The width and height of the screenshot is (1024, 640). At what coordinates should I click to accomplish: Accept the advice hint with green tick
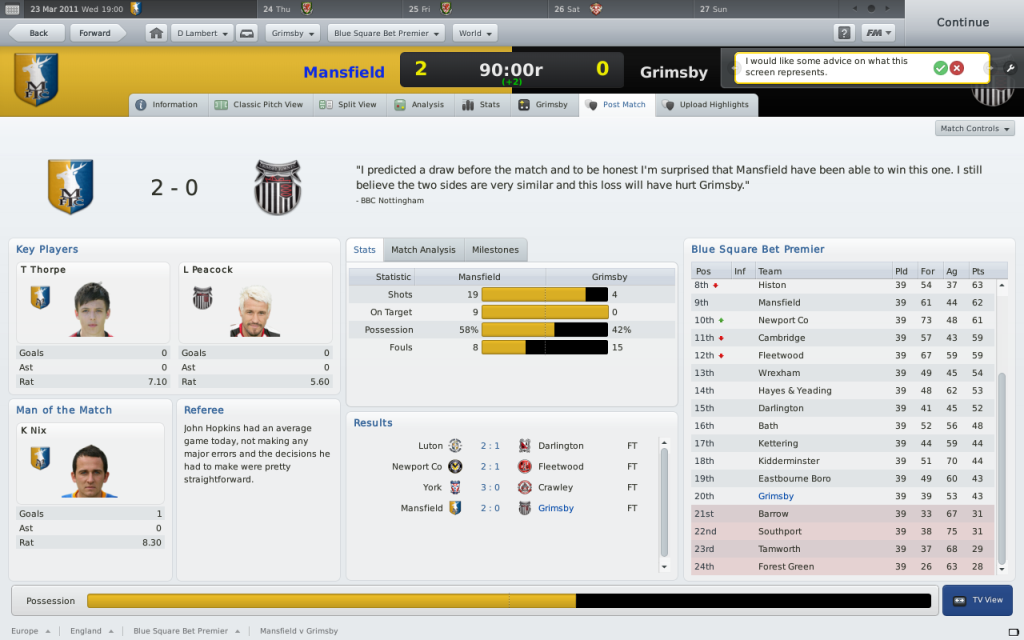940,68
